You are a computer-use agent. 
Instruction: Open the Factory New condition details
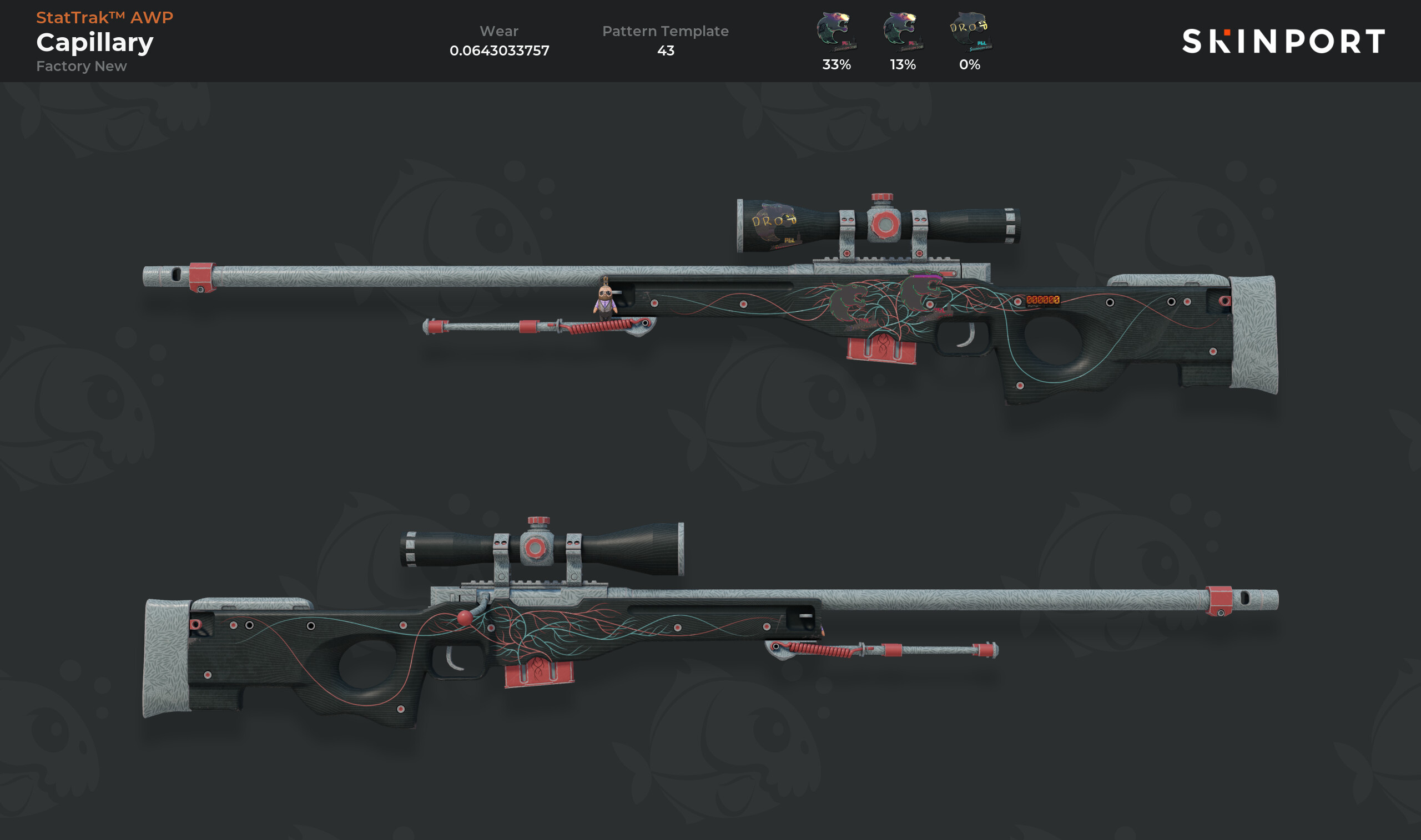[x=81, y=66]
